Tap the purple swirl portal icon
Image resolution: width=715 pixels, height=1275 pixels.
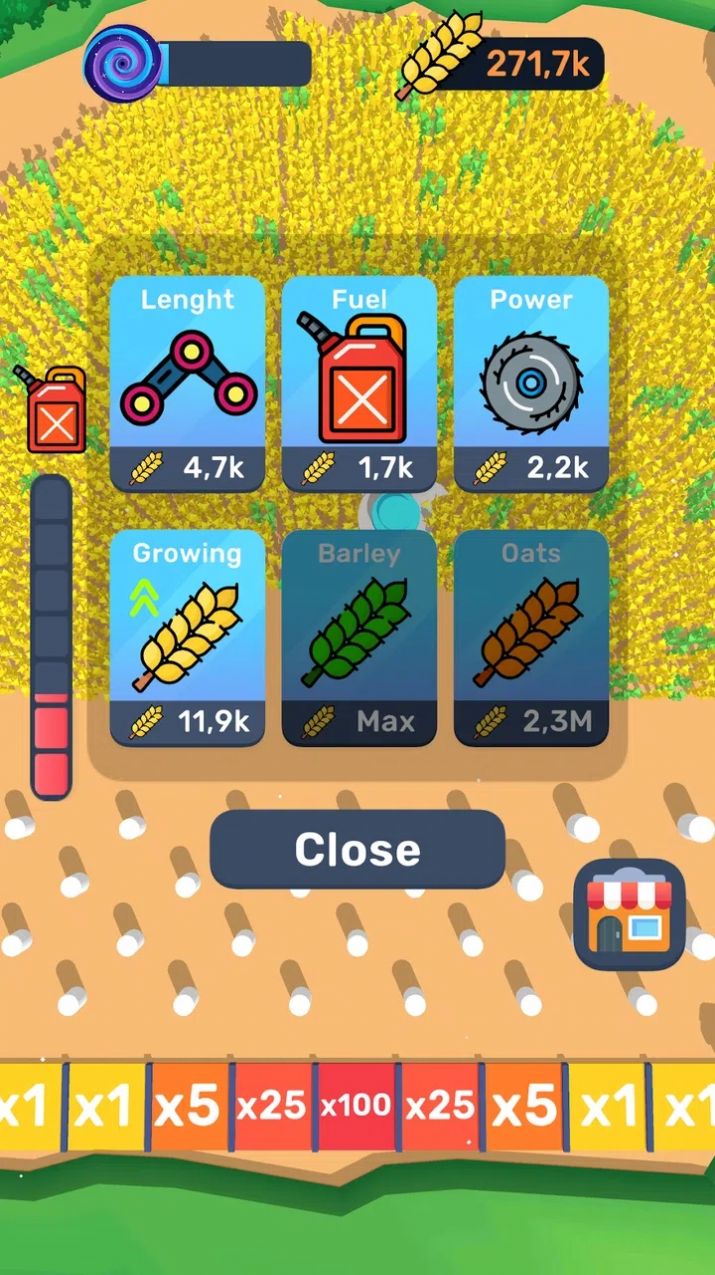pyautogui.click(x=123, y=63)
